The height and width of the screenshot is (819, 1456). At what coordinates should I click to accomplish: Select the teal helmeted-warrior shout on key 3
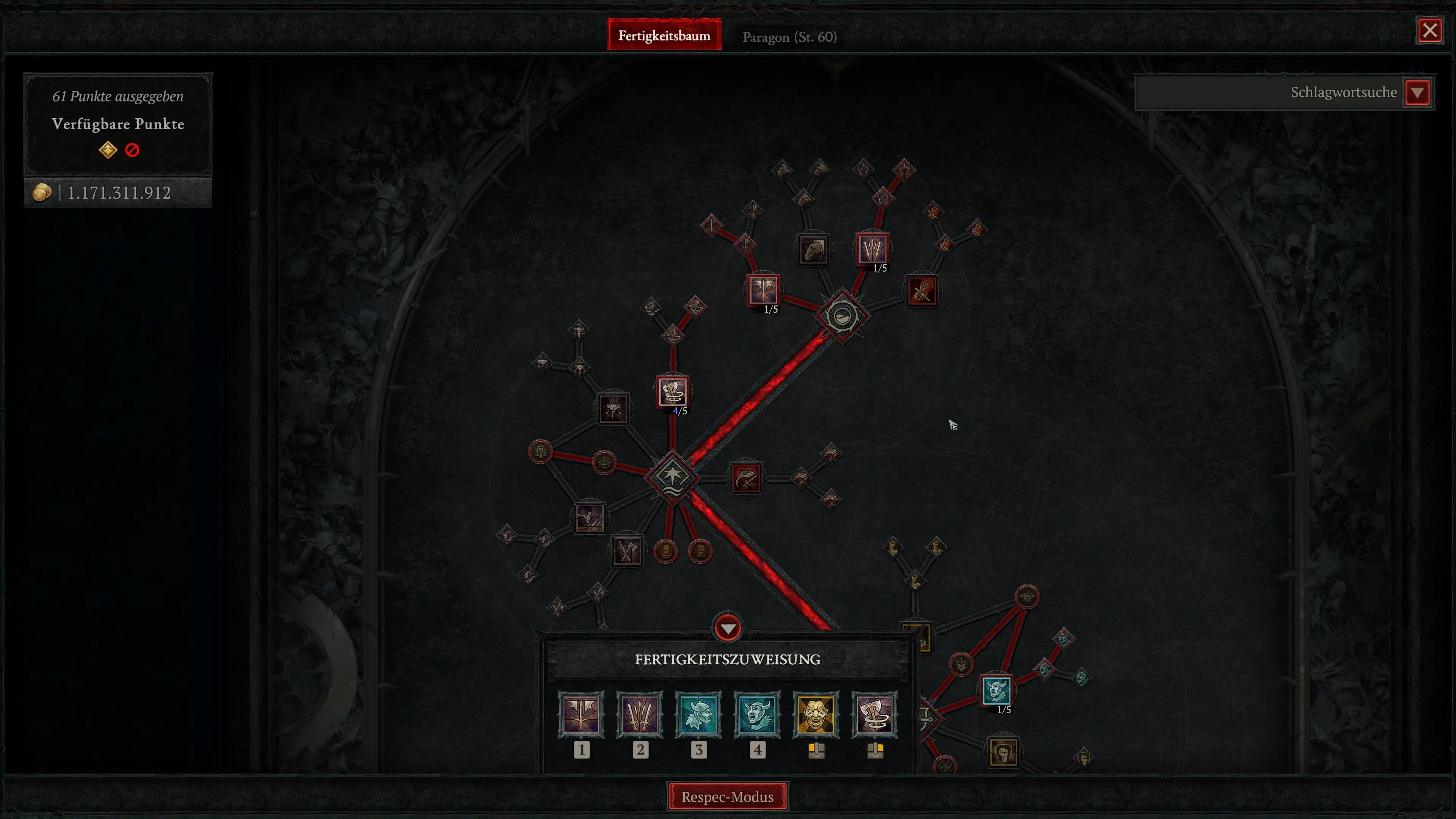pyautogui.click(x=698, y=714)
